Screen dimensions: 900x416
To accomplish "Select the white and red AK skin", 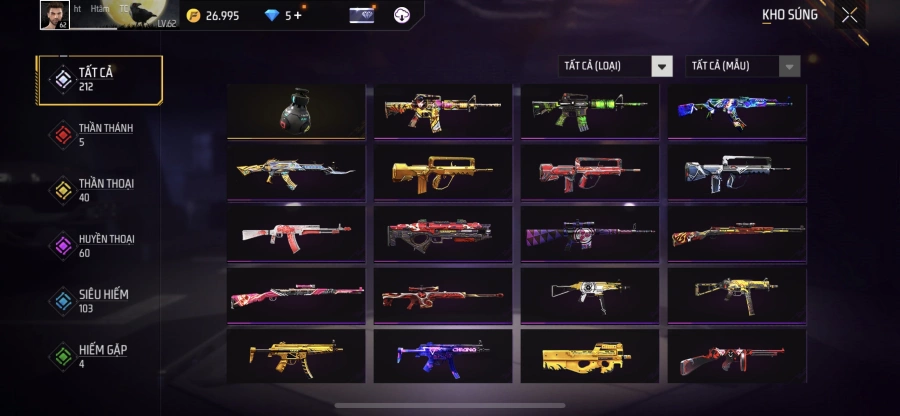I will 295,233.
